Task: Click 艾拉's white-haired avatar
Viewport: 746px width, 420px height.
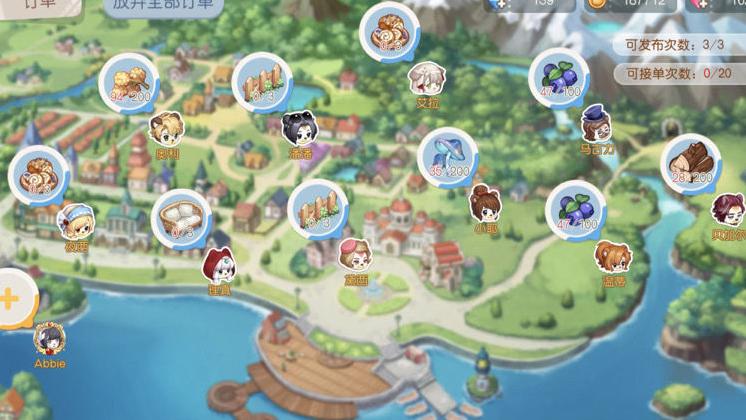Action: coord(427,78)
